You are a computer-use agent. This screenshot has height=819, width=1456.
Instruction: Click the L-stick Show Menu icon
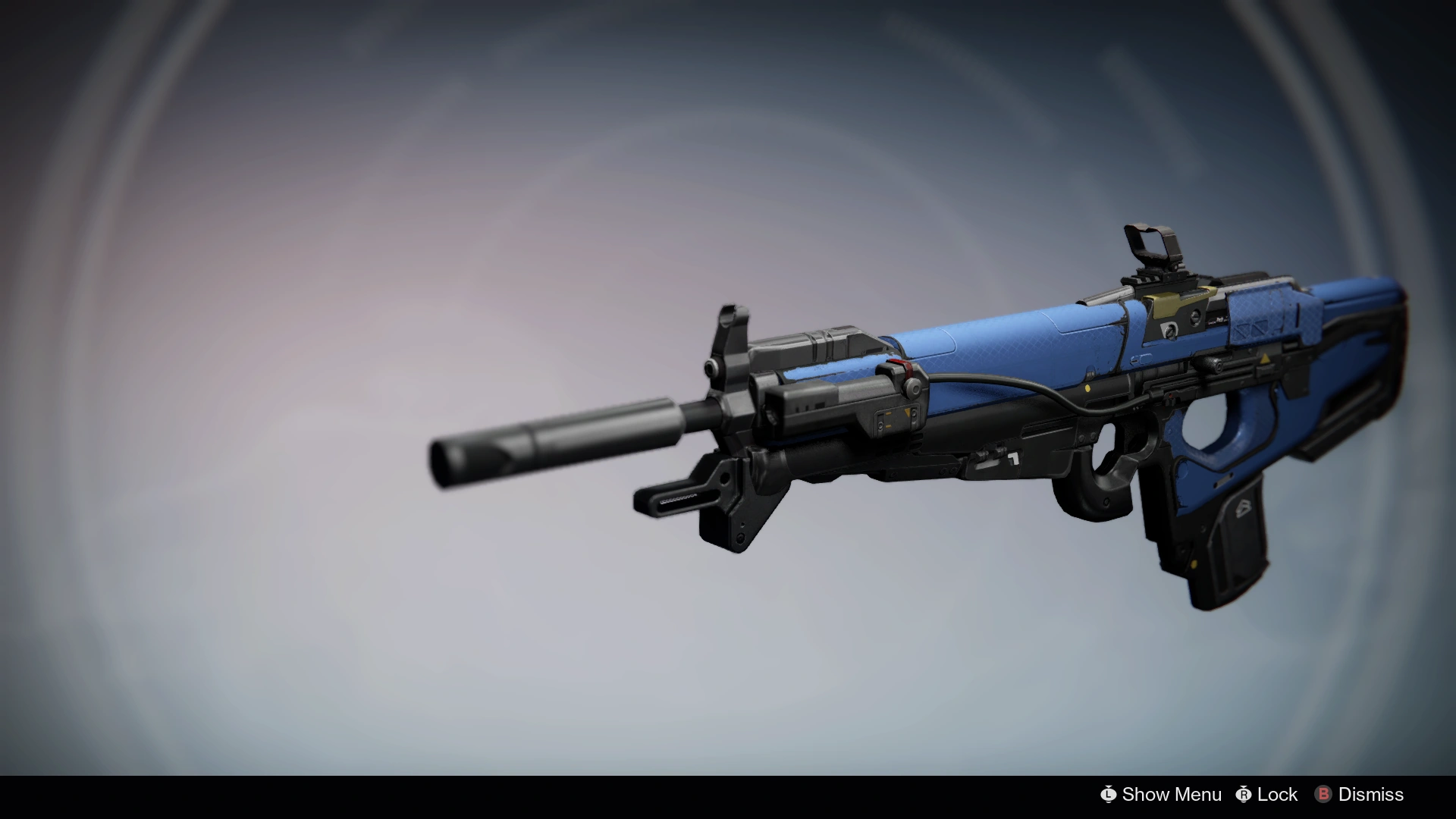click(1109, 795)
